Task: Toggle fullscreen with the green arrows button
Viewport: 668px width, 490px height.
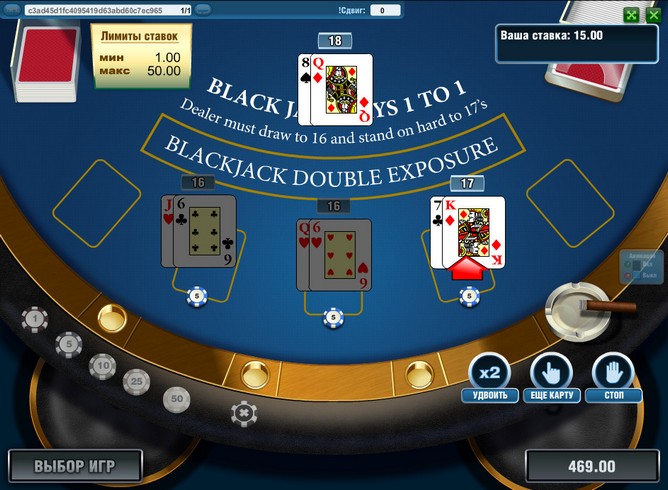Action: [x=630, y=15]
